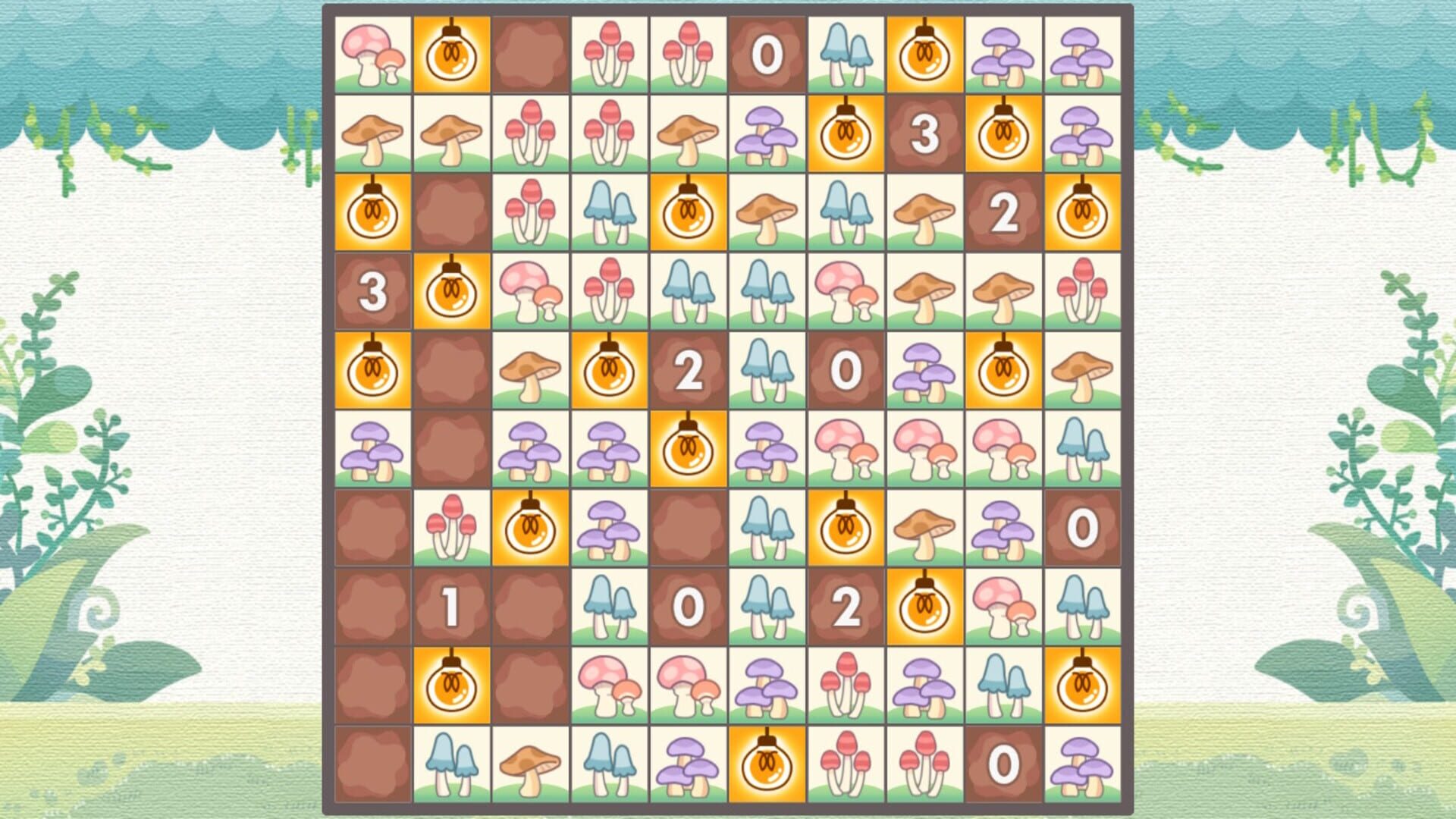This screenshot has height=819, width=1456.
Task: Click the salmon mushroom pair in the sixth row
Action: click(x=926, y=450)
